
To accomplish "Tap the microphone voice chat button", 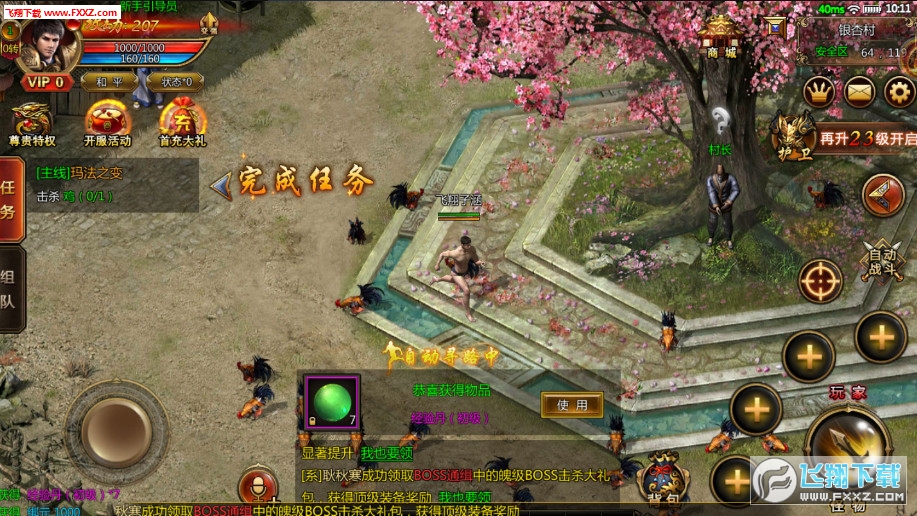I will (258, 486).
